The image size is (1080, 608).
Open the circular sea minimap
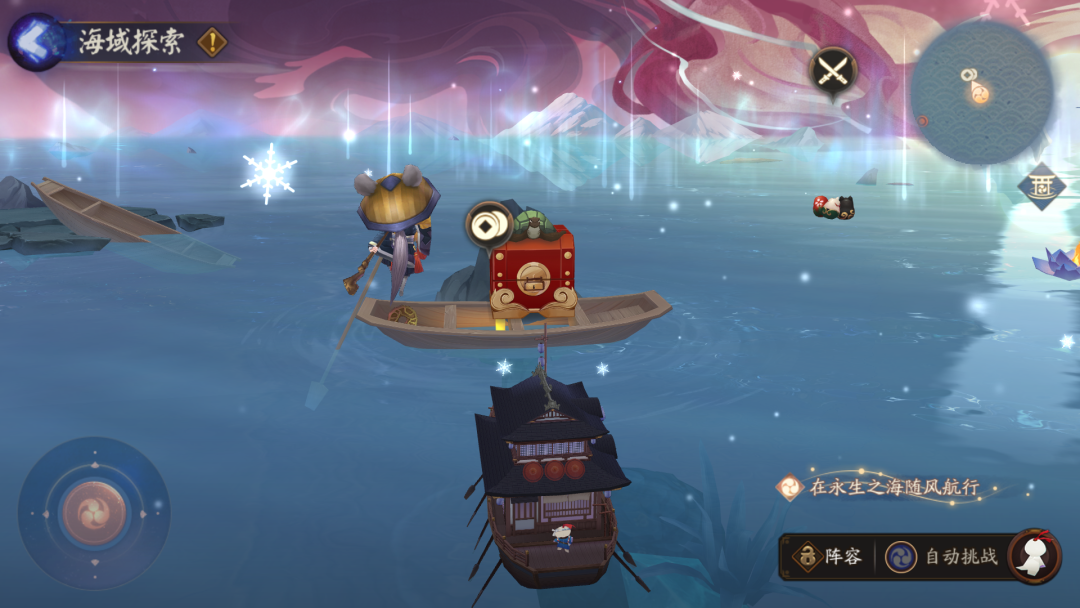[981, 93]
